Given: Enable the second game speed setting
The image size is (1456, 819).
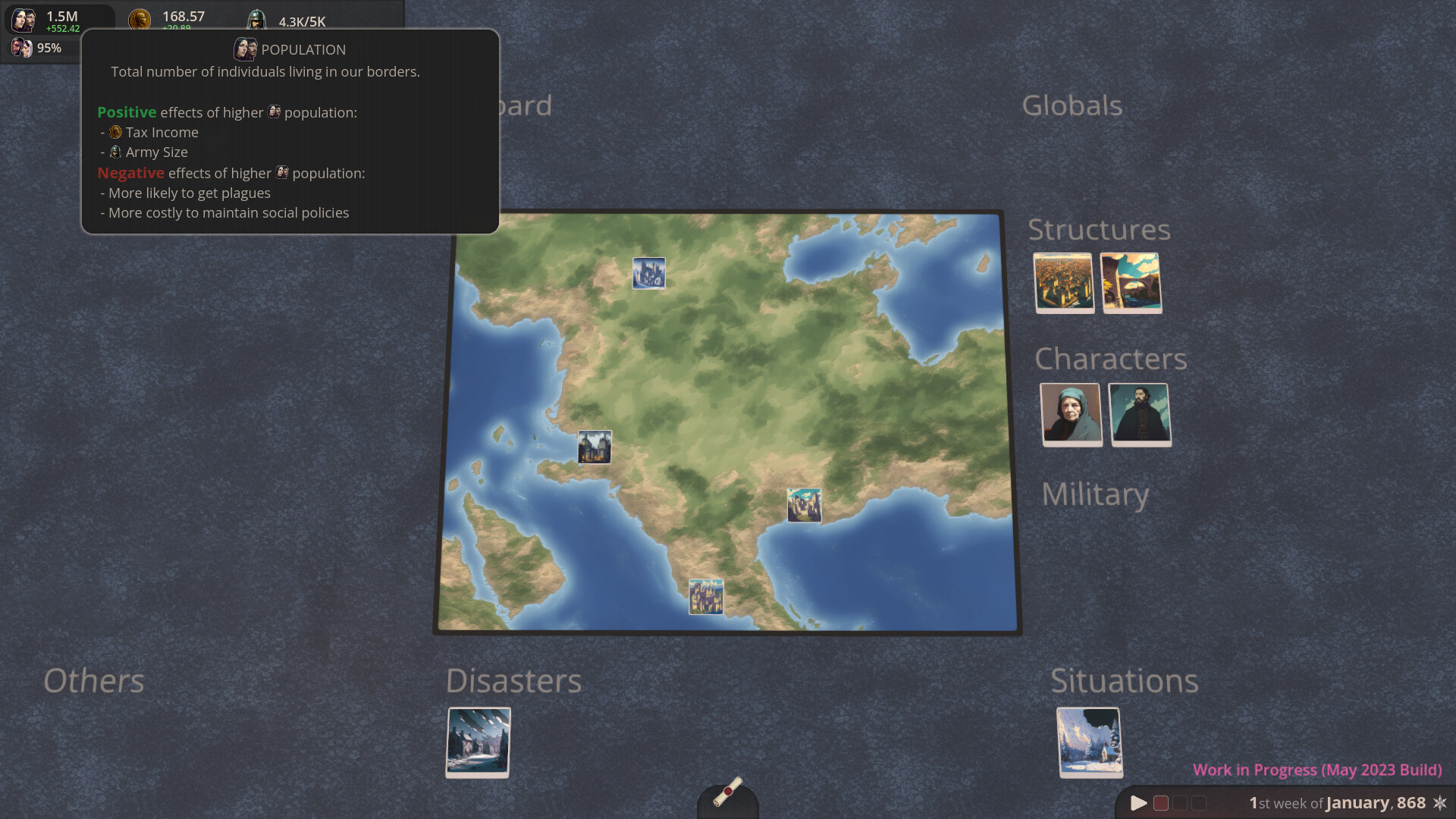Looking at the screenshot, I should (x=1179, y=803).
